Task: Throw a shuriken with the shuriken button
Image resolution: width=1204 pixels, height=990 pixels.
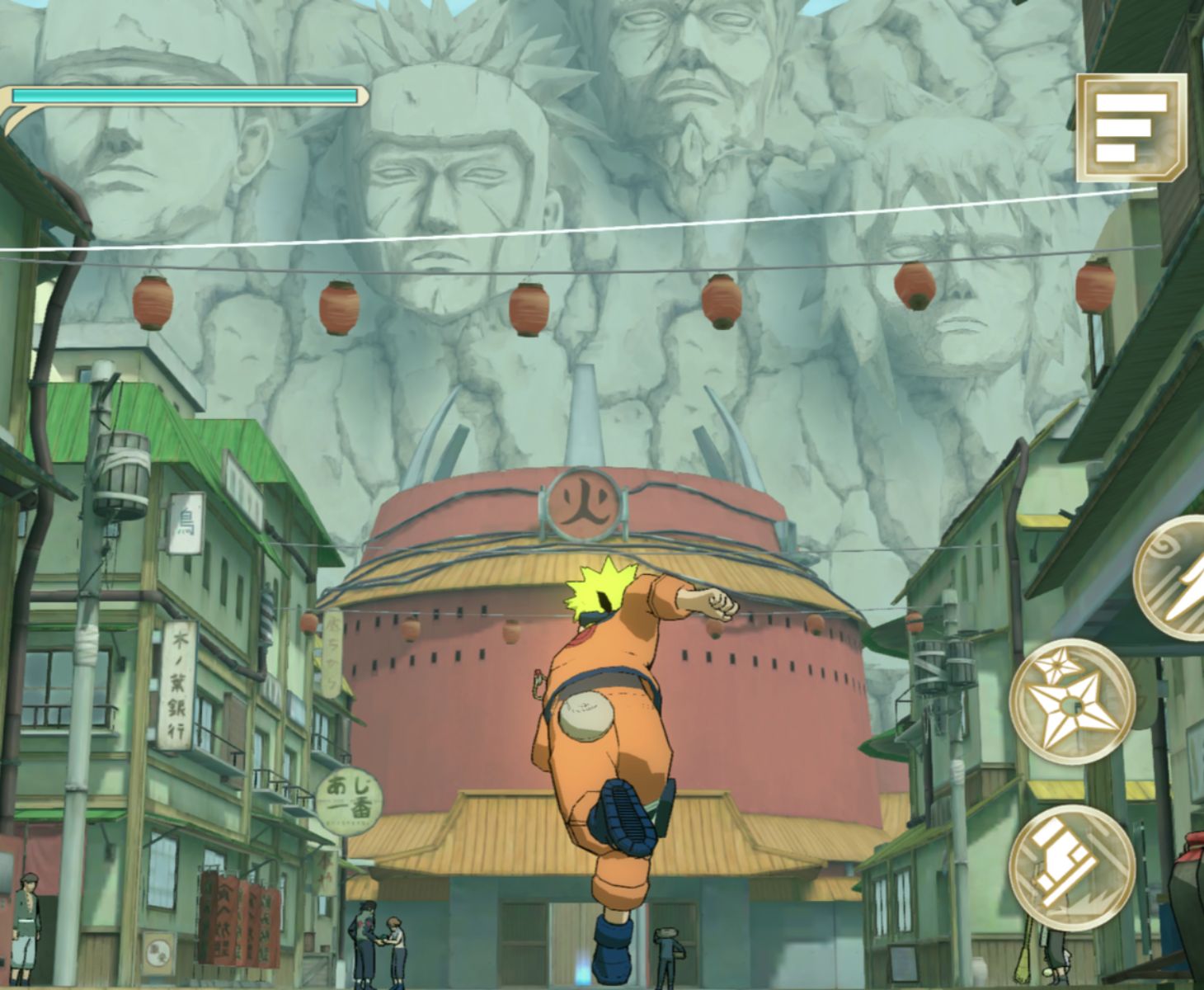Action: pyautogui.click(x=1072, y=700)
